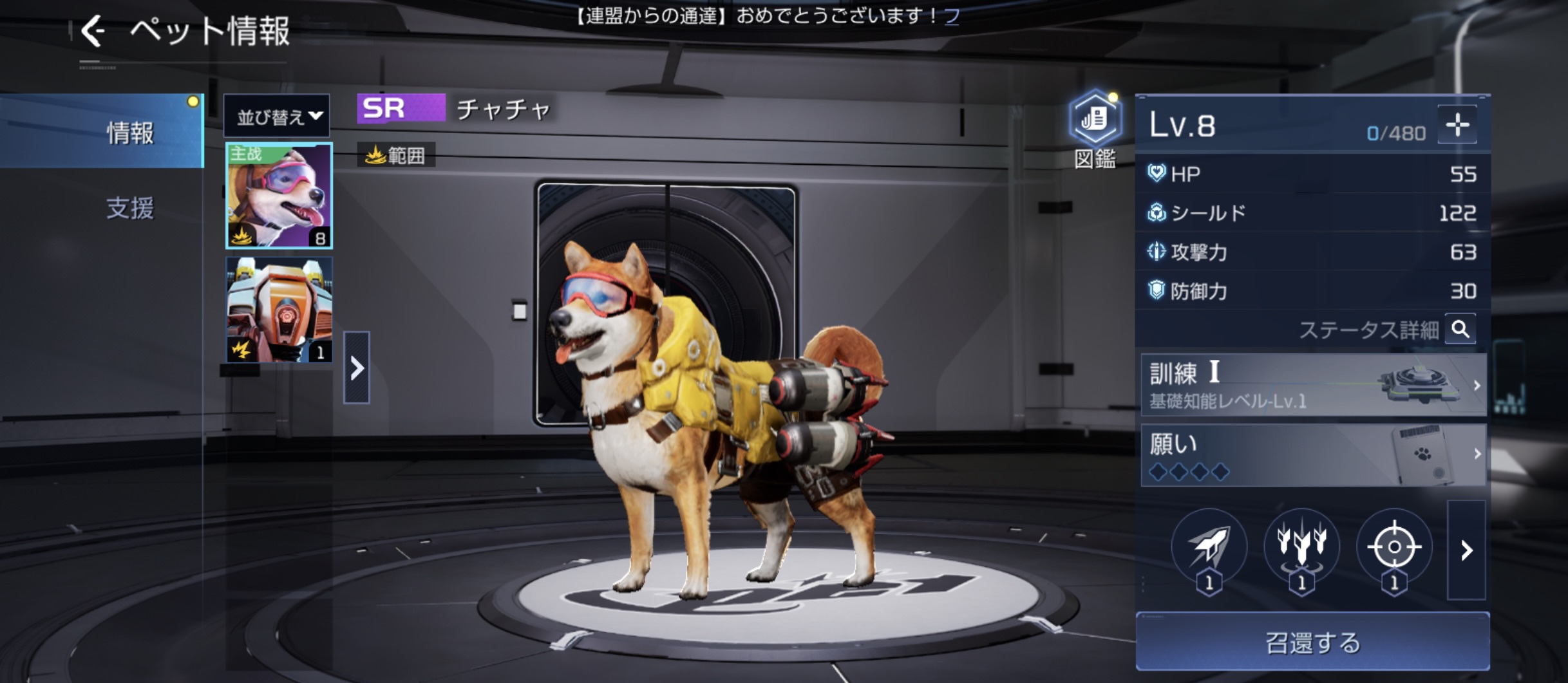
Task: Expand the pet list with arrow
Action: pos(357,368)
